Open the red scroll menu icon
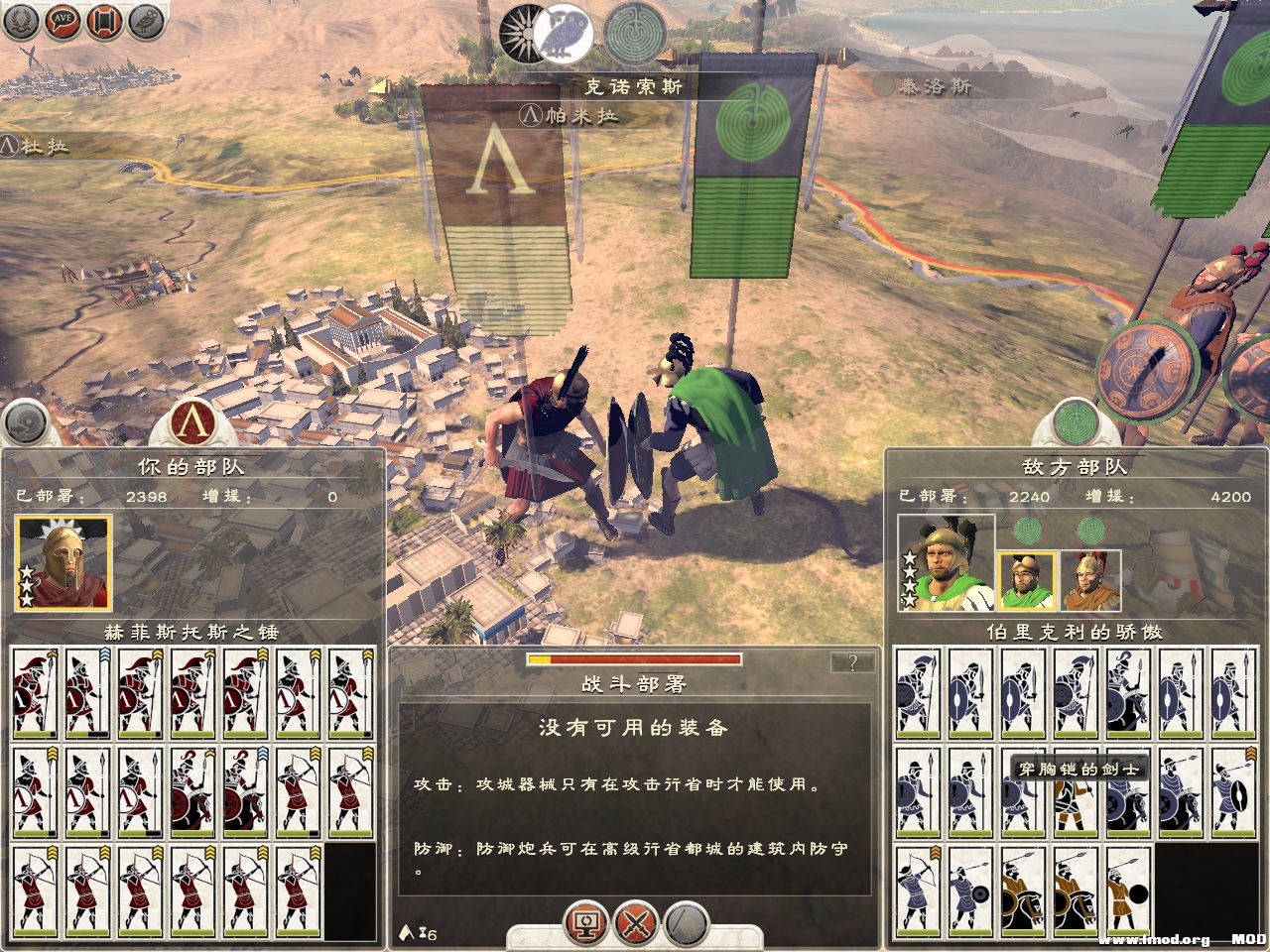Viewport: 1270px width, 952px height. tap(104, 24)
